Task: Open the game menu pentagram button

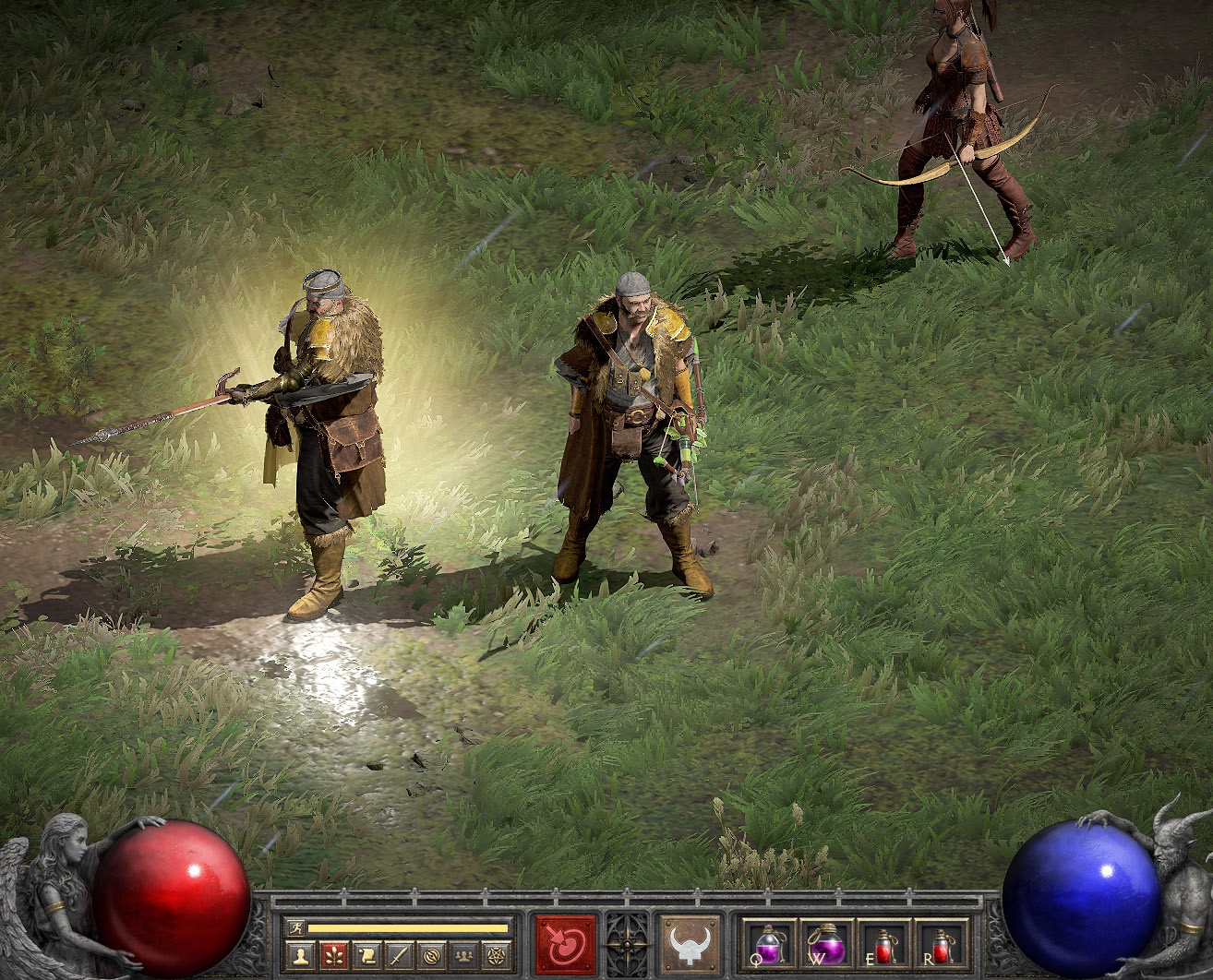Action: coord(497,955)
